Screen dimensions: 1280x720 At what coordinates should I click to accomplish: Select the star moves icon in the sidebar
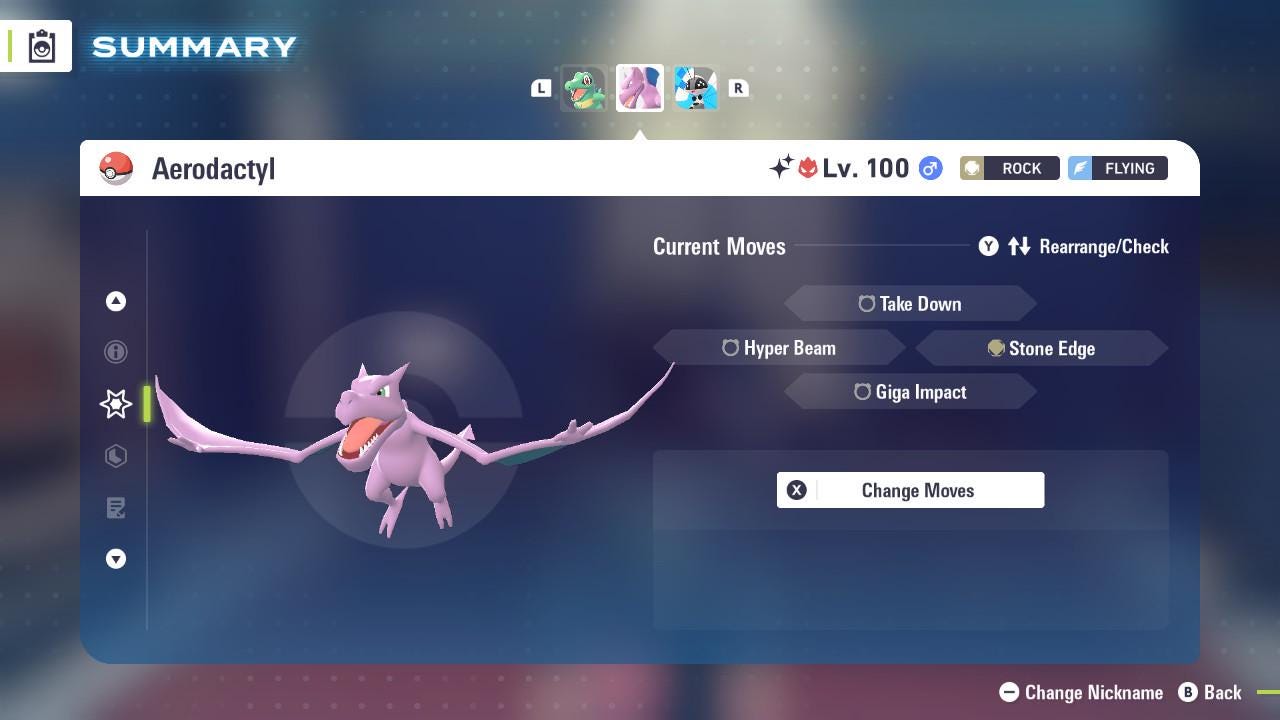(115, 404)
